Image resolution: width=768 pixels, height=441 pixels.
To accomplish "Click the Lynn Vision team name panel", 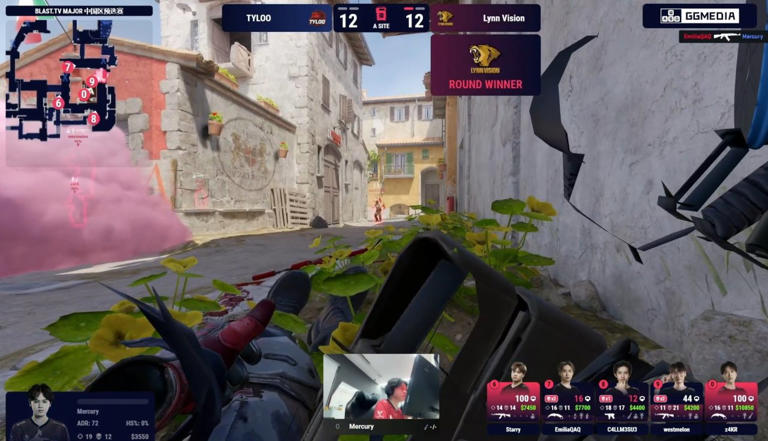I will pos(486,18).
